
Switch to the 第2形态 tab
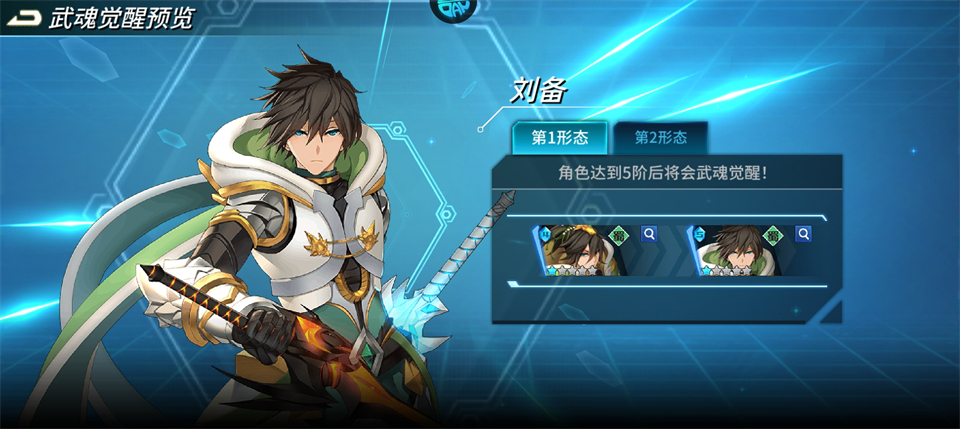click(x=662, y=139)
